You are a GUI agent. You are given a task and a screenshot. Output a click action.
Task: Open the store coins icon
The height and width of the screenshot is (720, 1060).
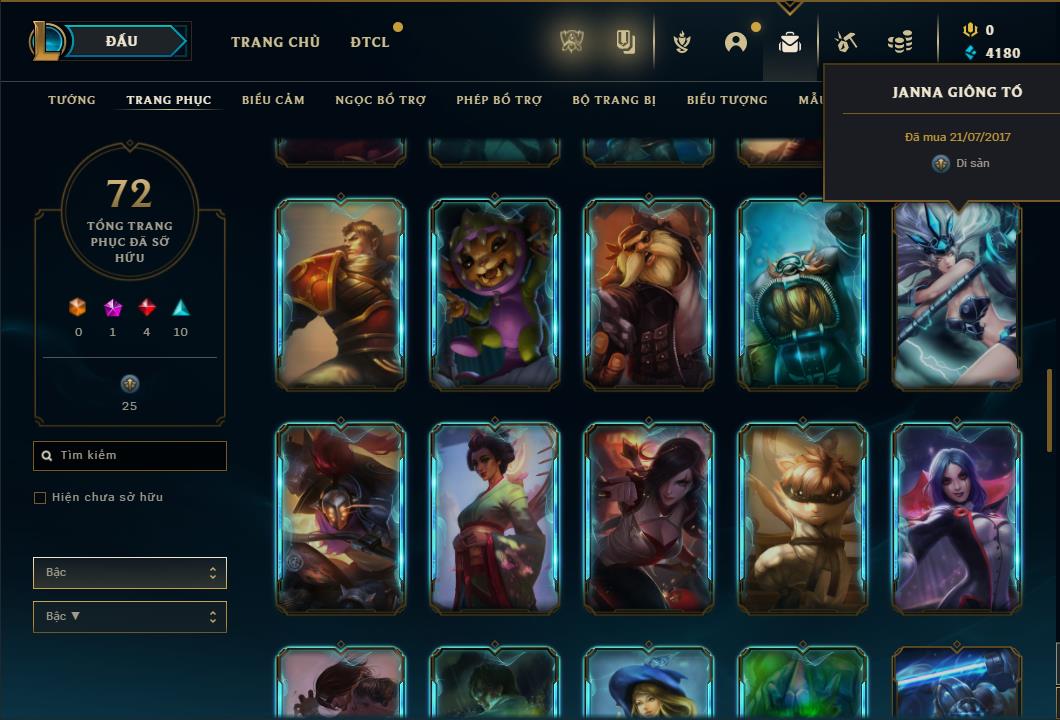[900, 42]
